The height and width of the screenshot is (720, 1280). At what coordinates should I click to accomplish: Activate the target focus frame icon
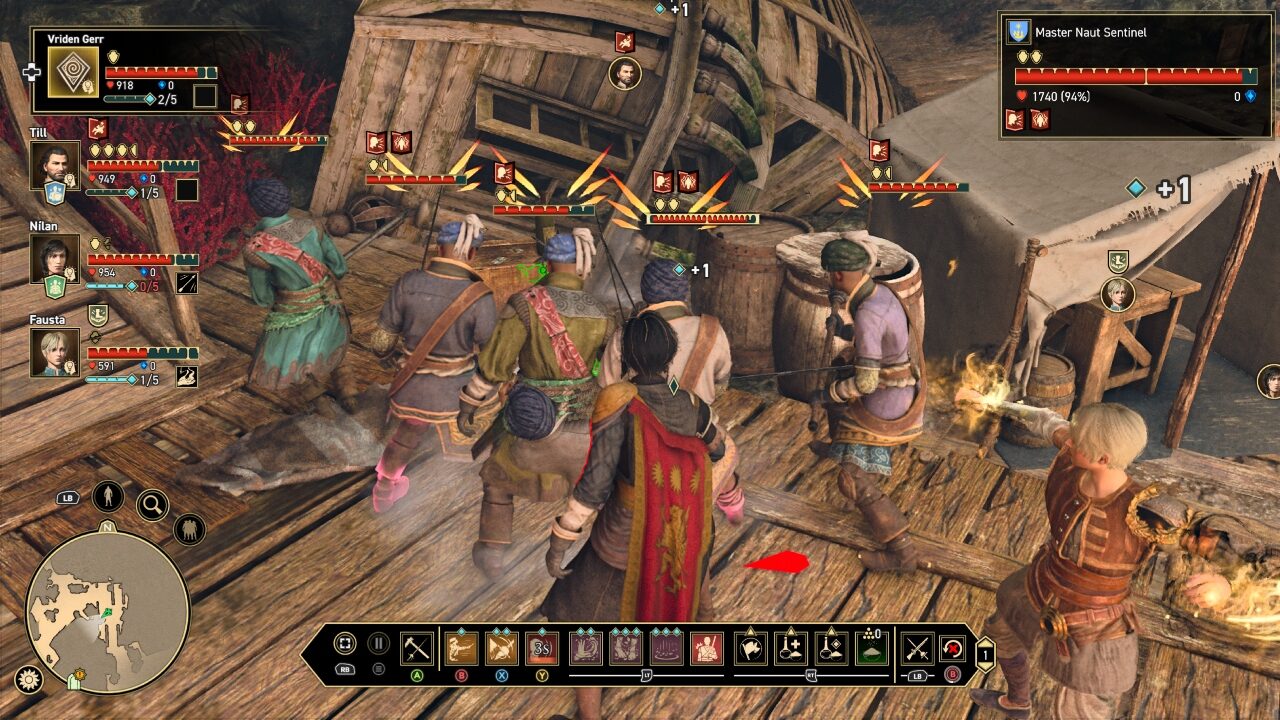pyautogui.click(x=345, y=644)
